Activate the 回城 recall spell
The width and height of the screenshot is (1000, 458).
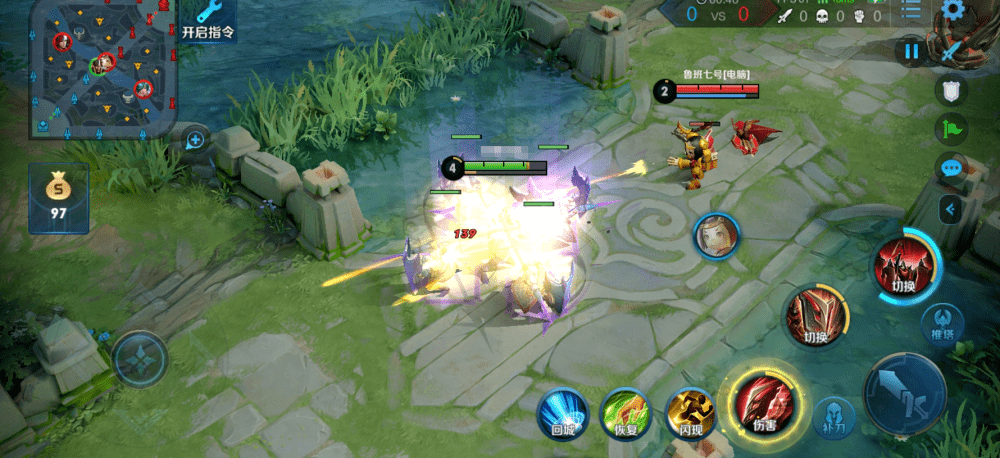point(561,414)
